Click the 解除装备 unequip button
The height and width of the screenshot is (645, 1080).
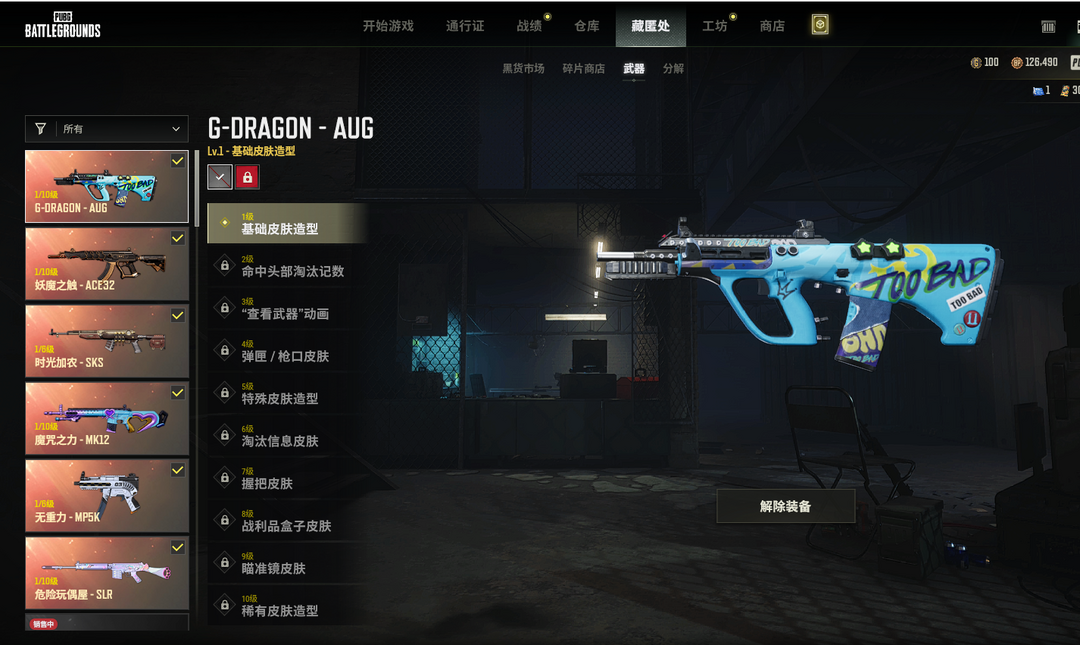pyautogui.click(x=785, y=506)
